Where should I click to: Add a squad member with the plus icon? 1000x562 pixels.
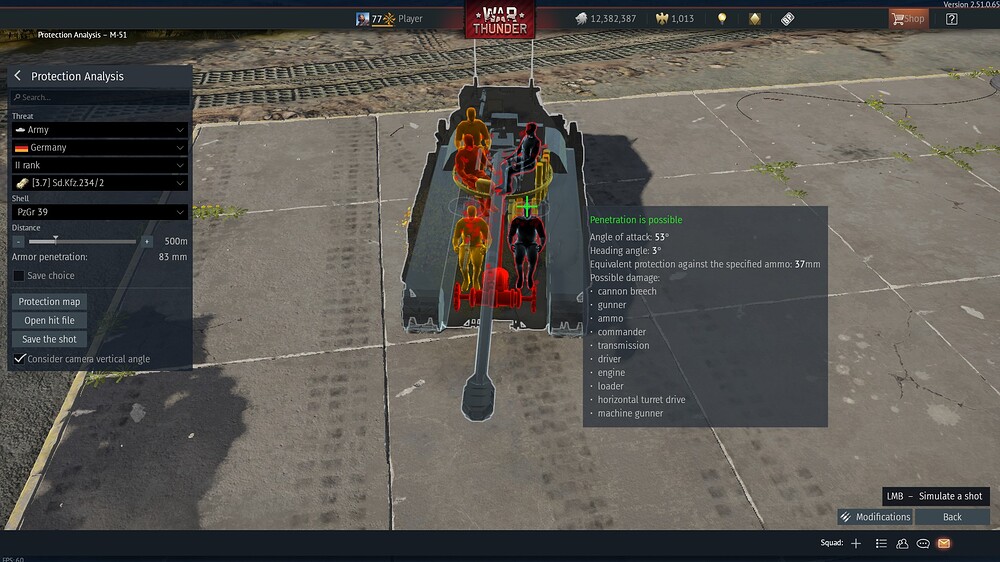[x=856, y=543]
